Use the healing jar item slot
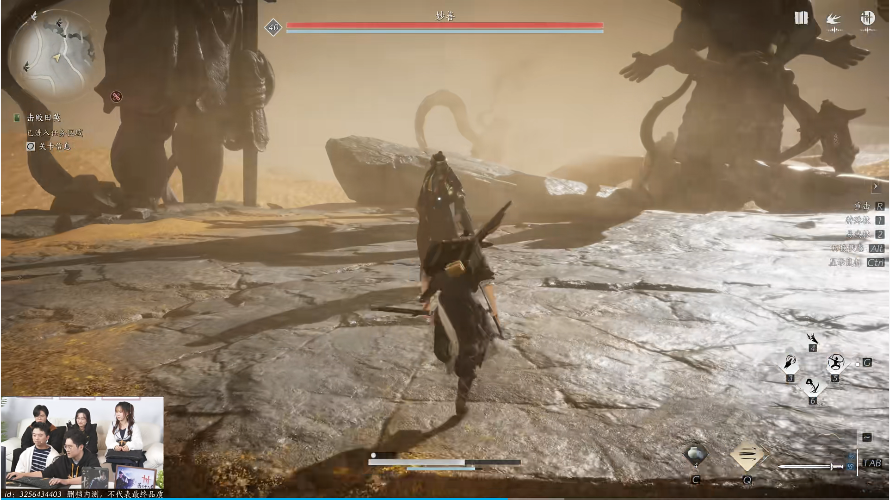The image size is (890, 500). [696, 455]
